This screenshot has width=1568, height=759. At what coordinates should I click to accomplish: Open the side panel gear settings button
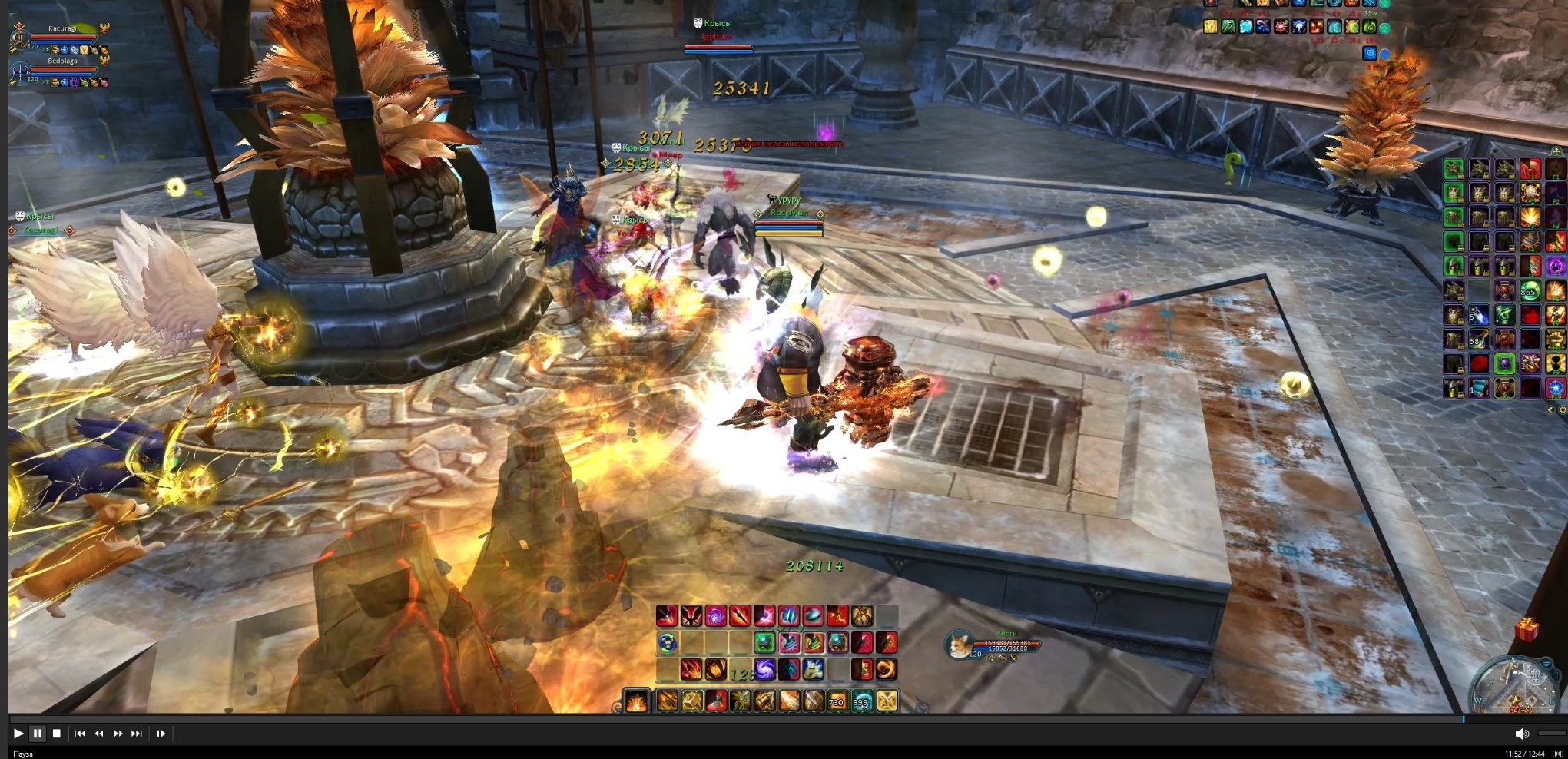point(1562,410)
